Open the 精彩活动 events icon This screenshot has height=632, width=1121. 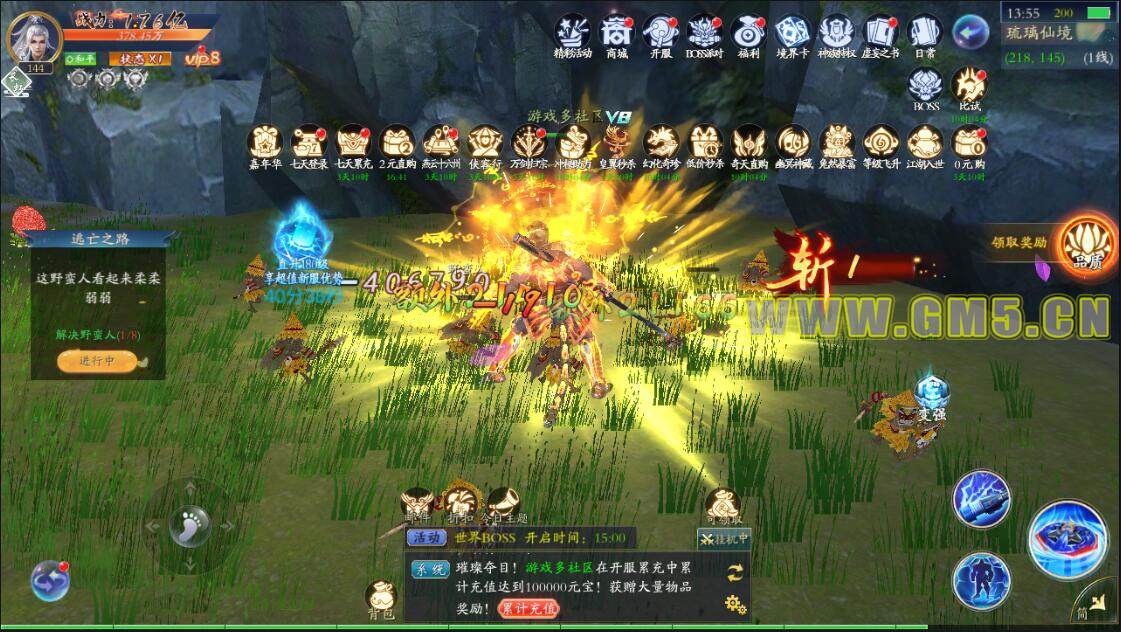click(572, 33)
